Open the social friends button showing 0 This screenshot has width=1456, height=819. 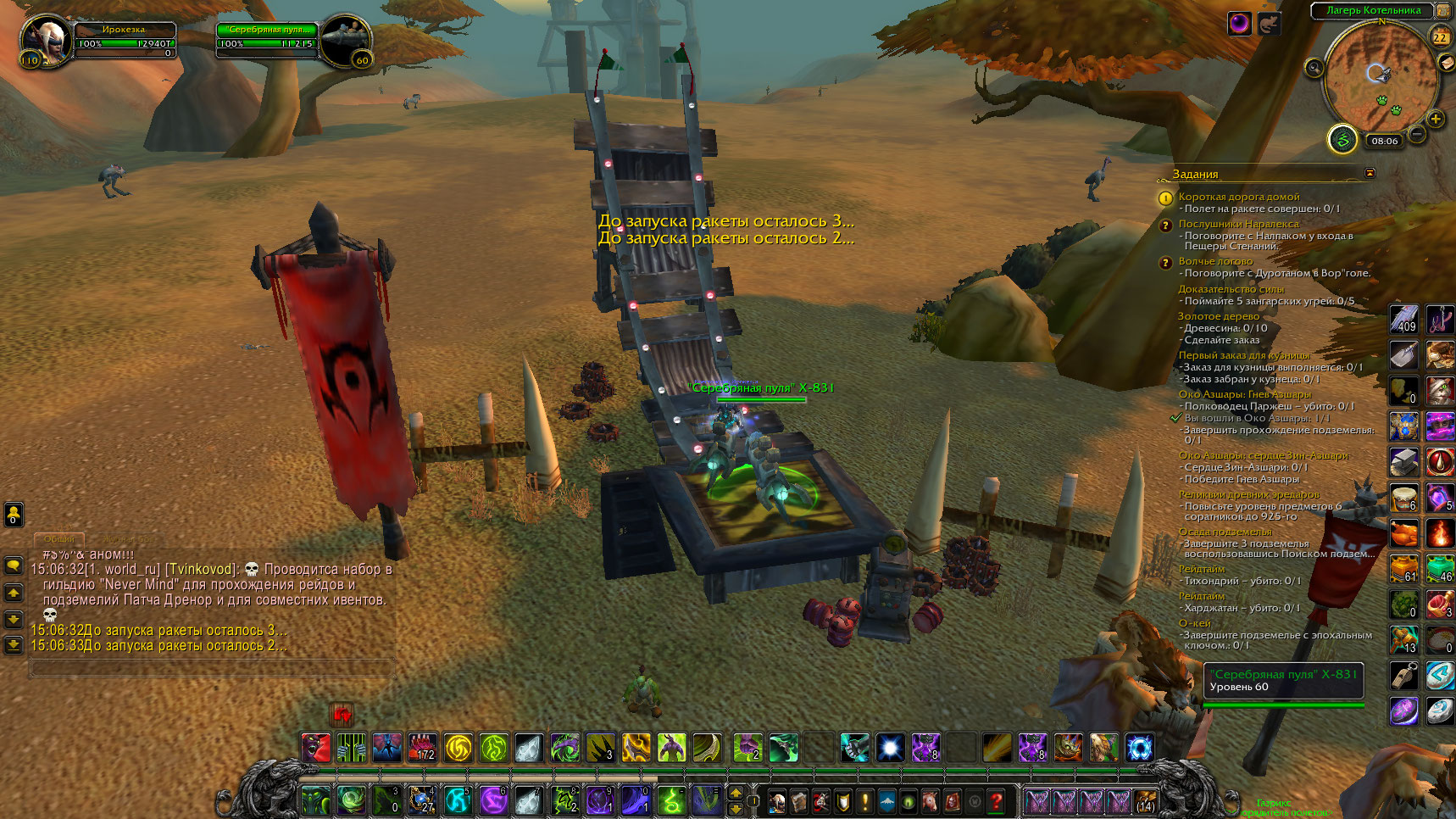[x=14, y=514]
